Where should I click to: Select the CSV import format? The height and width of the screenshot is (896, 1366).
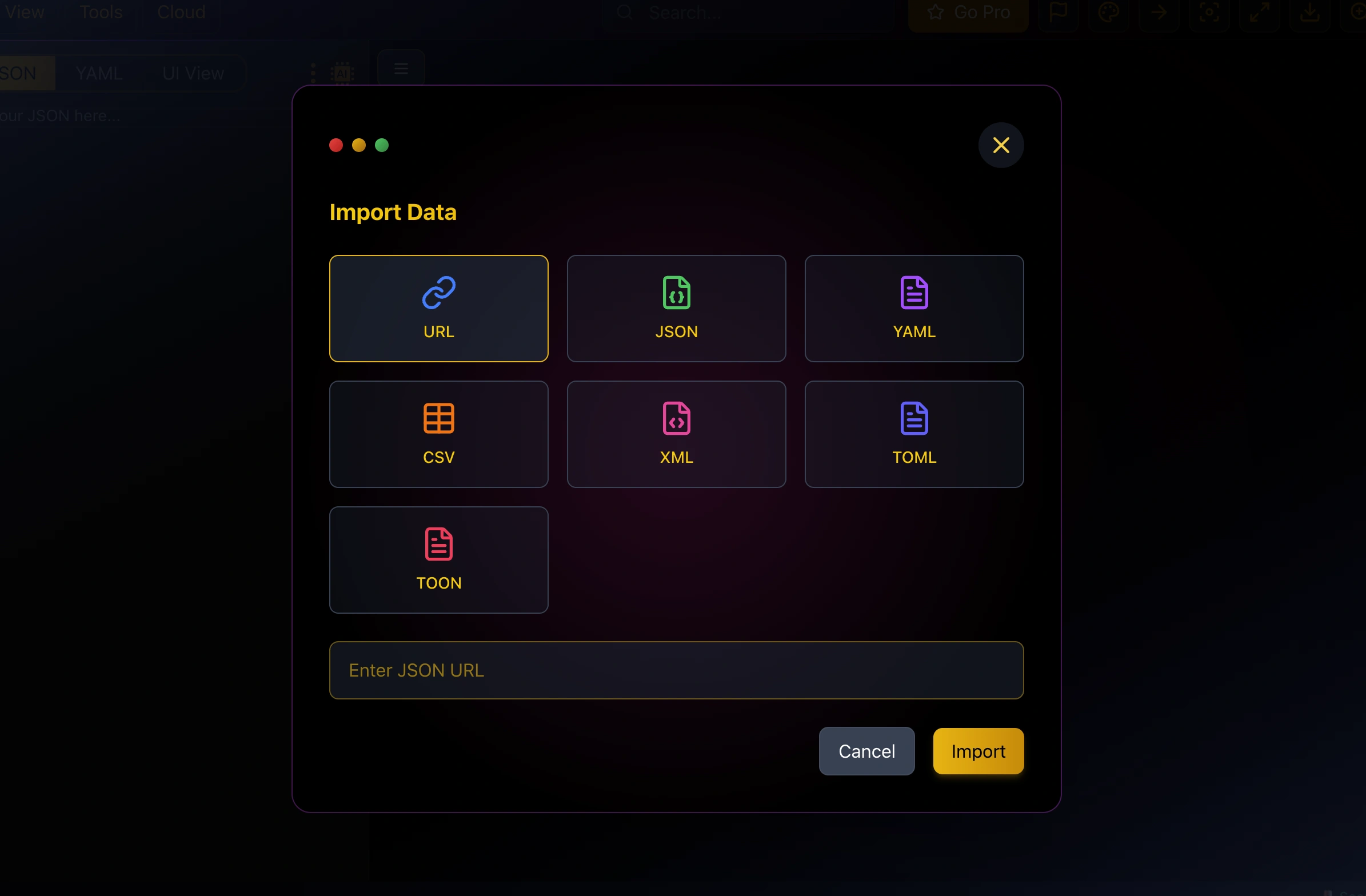click(x=438, y=434)
